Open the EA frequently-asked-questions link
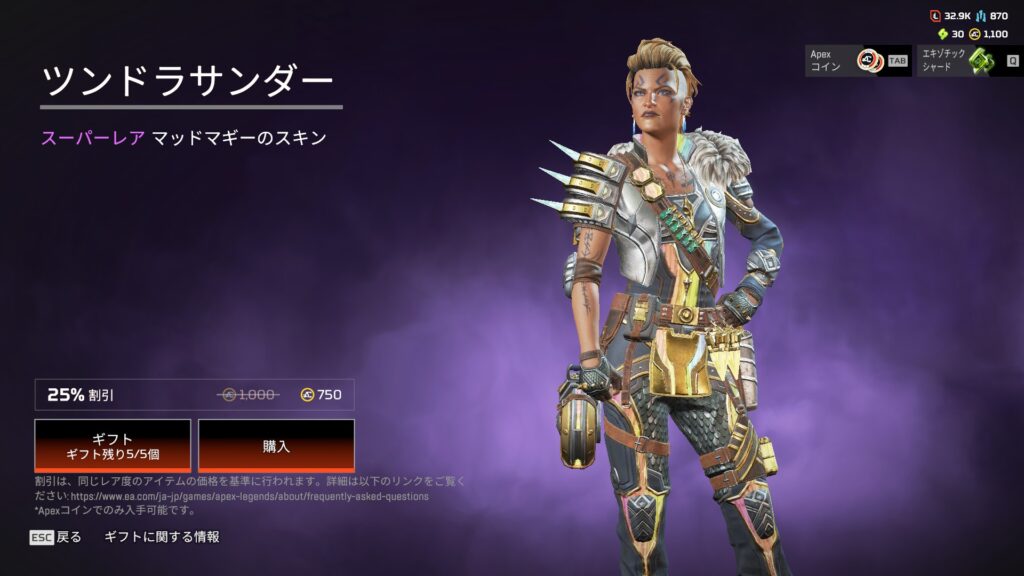1024x576 pixels. click(x=249, y=496)
